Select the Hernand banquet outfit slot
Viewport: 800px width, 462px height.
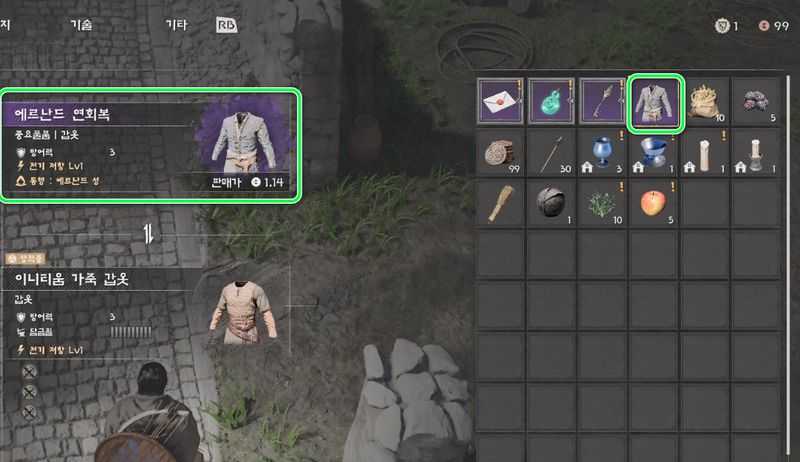click(657, 102)
